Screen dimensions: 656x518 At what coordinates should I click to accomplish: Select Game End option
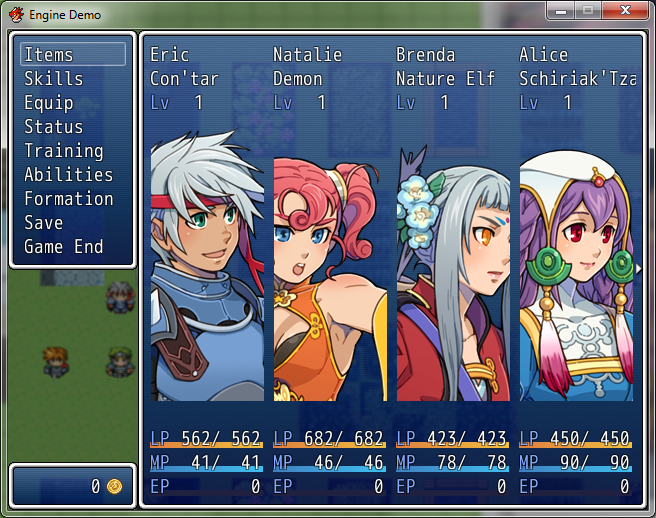pyautogui.click(x=64, y=246)
